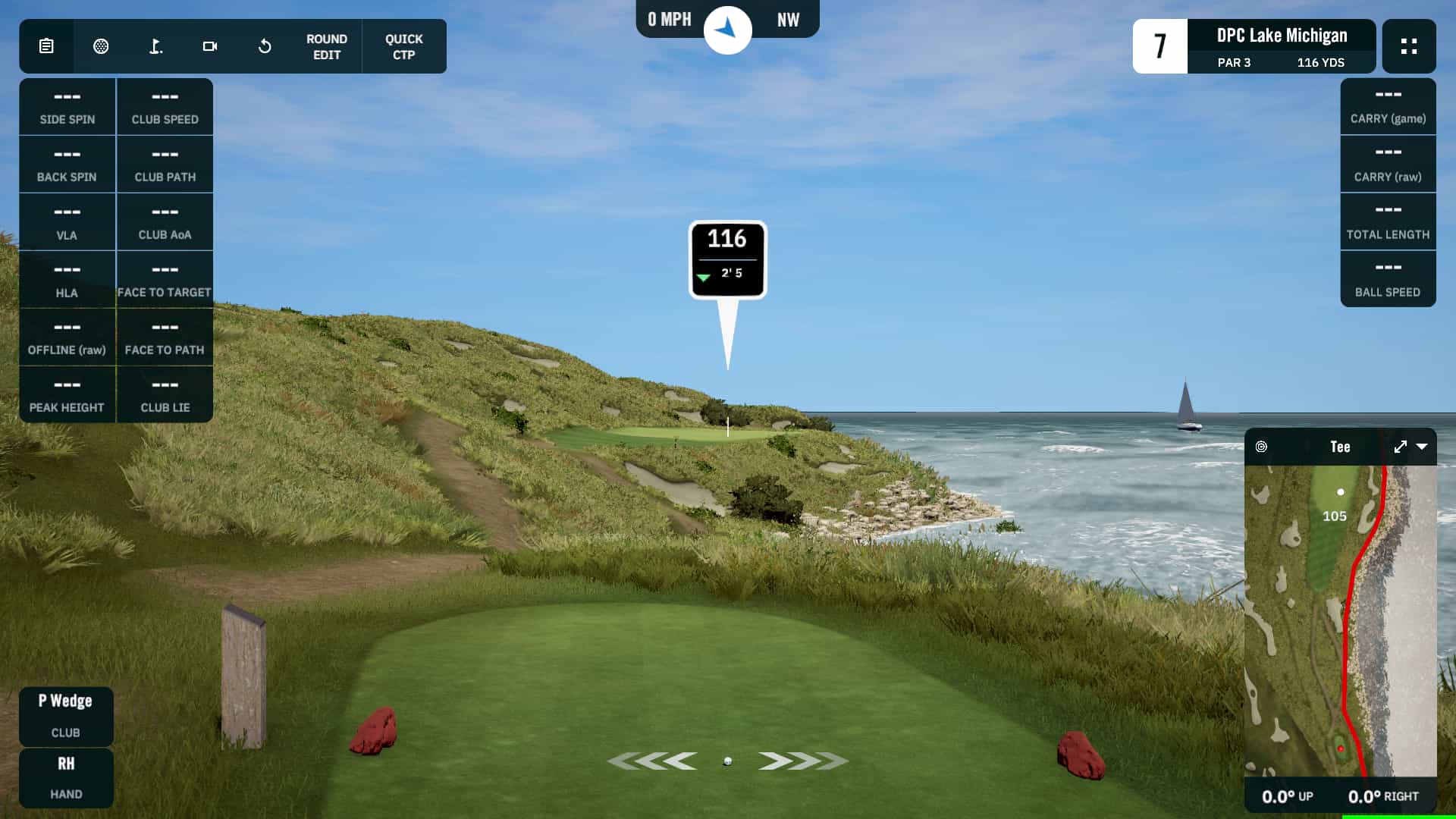Viewport: 1456px width, 819px height.
Task: Toggle the CLUB SPEED stat tile
Action: (165, 106)
